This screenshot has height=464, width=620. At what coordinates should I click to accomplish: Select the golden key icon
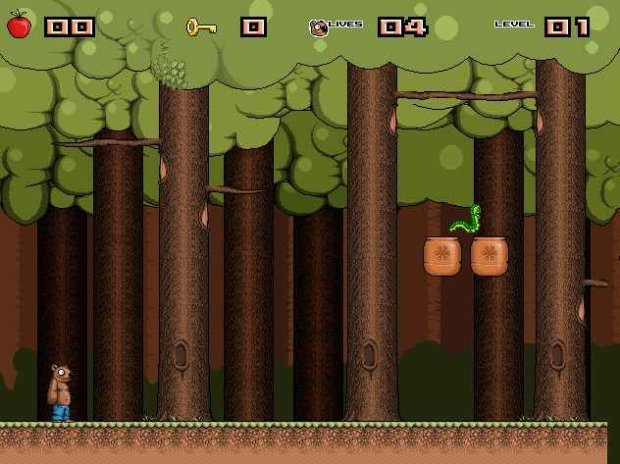(201, 27)
